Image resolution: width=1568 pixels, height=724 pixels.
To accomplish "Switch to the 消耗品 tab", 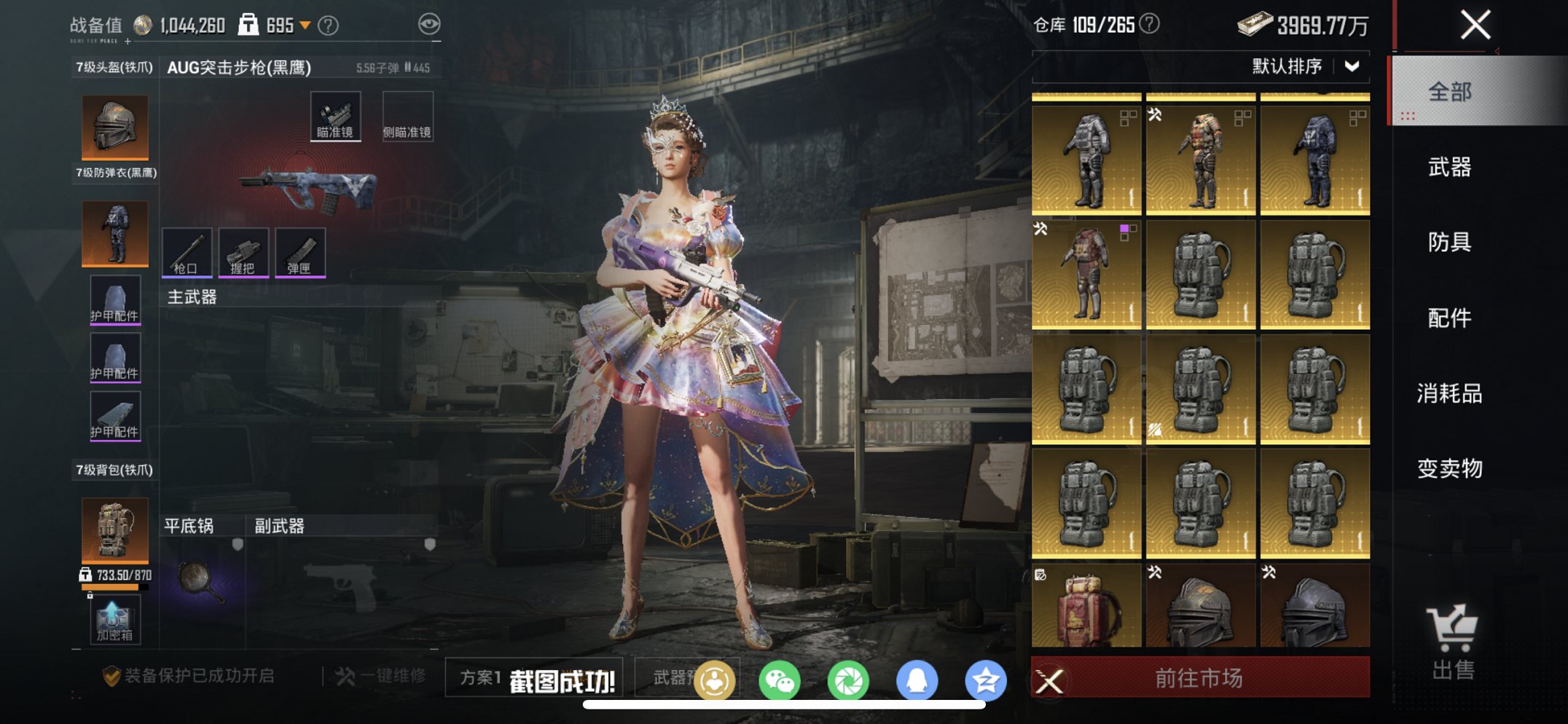I will (x=1450, y=393).
